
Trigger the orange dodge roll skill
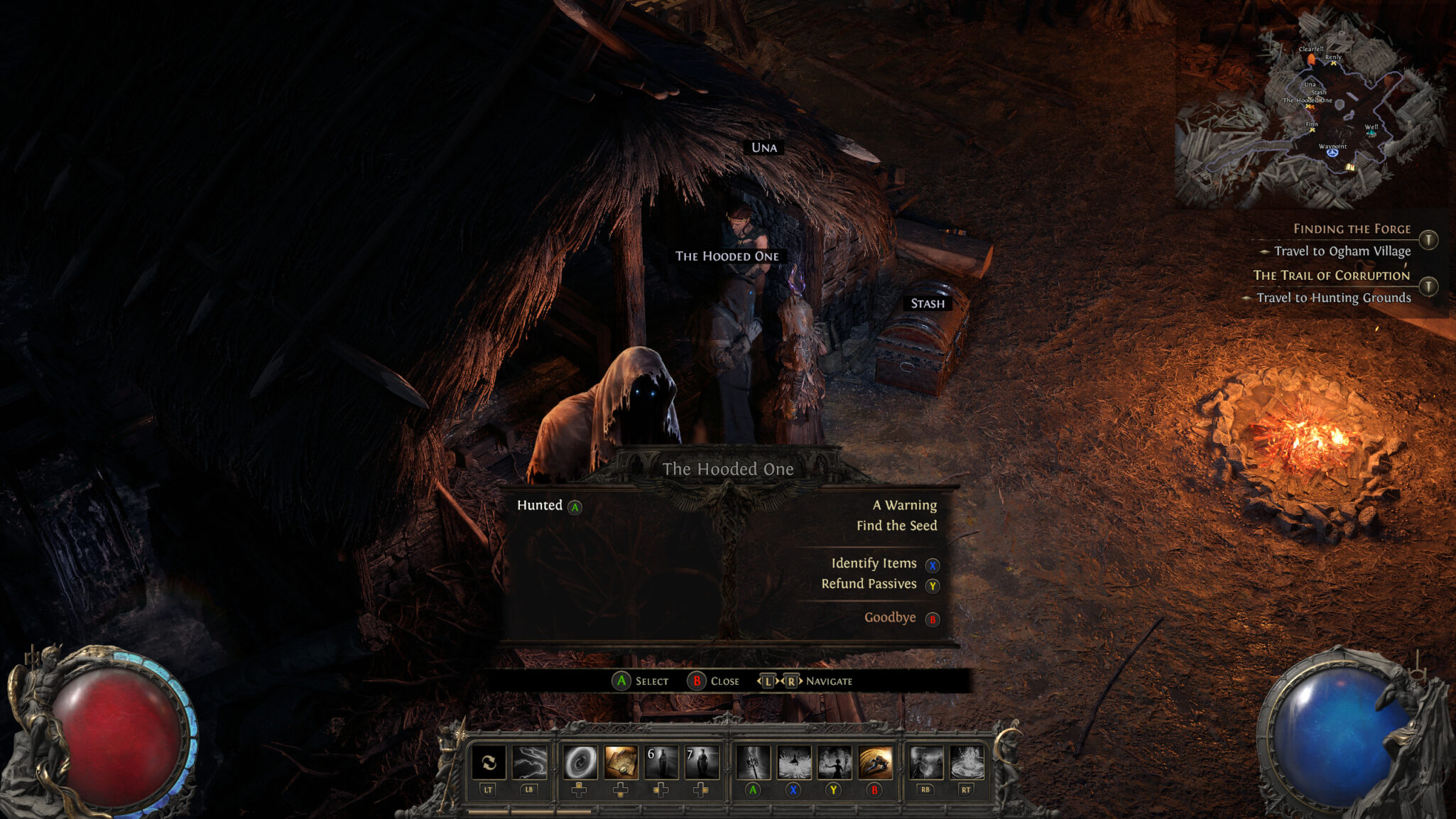(875, 763)
